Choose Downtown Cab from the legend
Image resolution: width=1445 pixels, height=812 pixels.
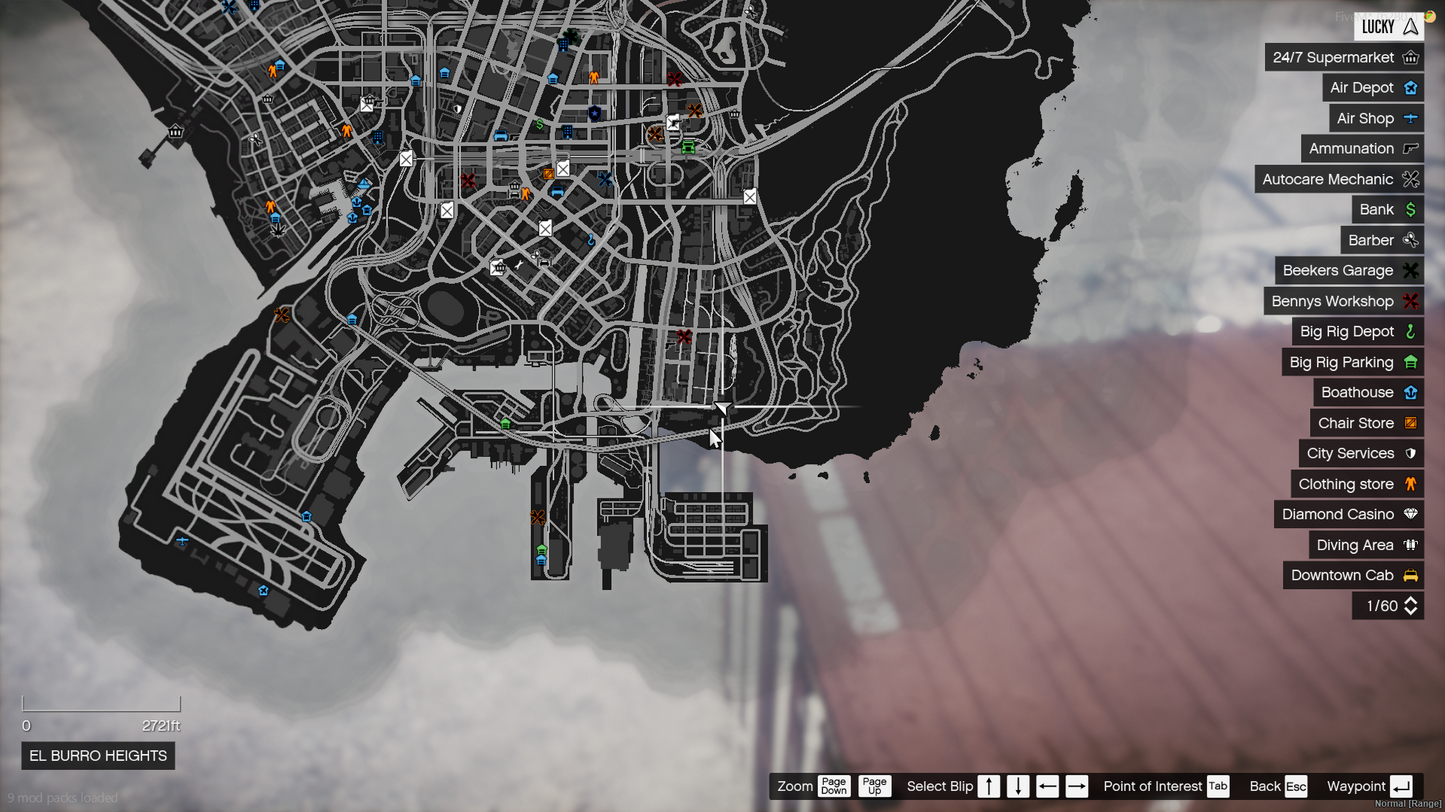[x=1353, y=576]
